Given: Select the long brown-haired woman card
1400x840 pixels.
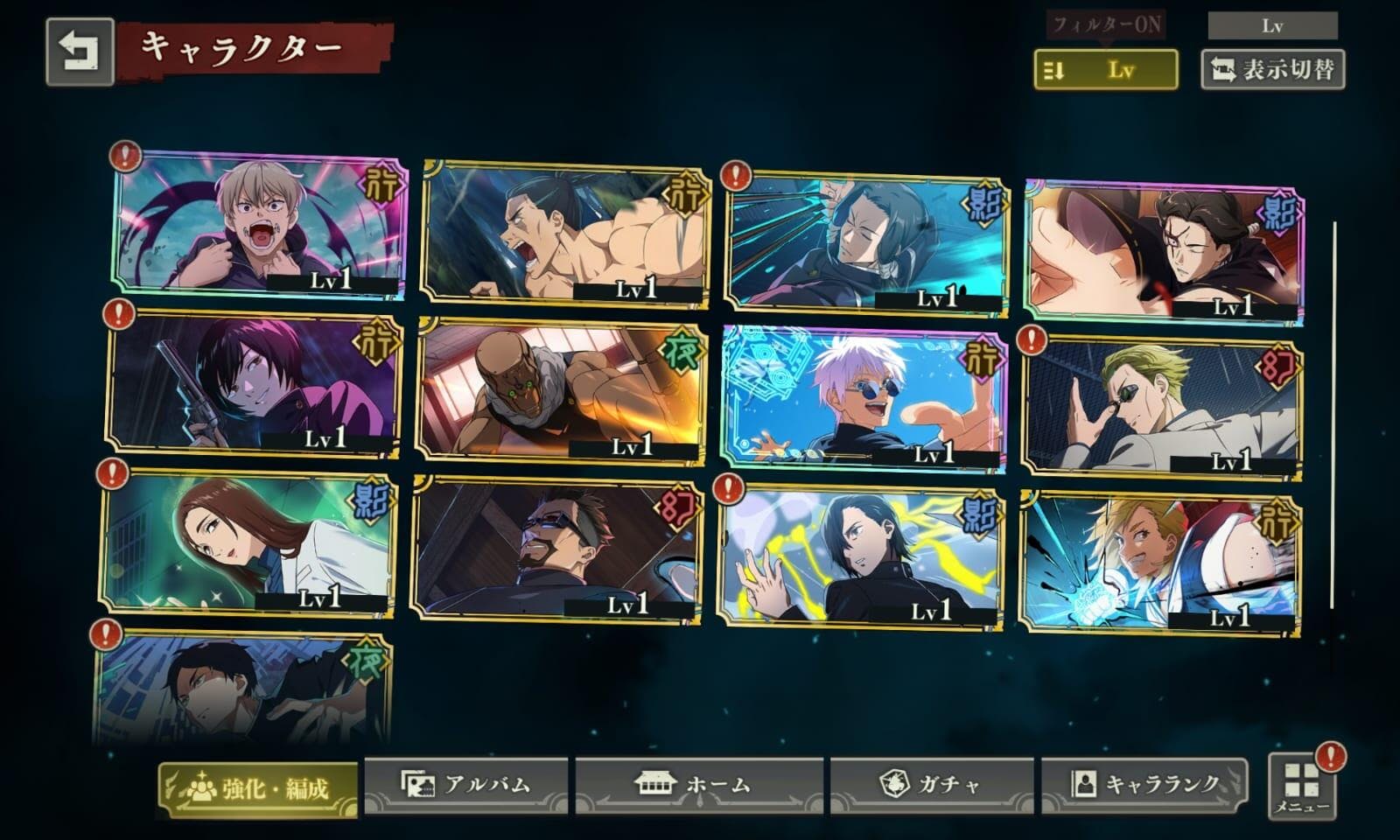Looking at the screenshot, I should pyautogui.click(x=247, y=542).
